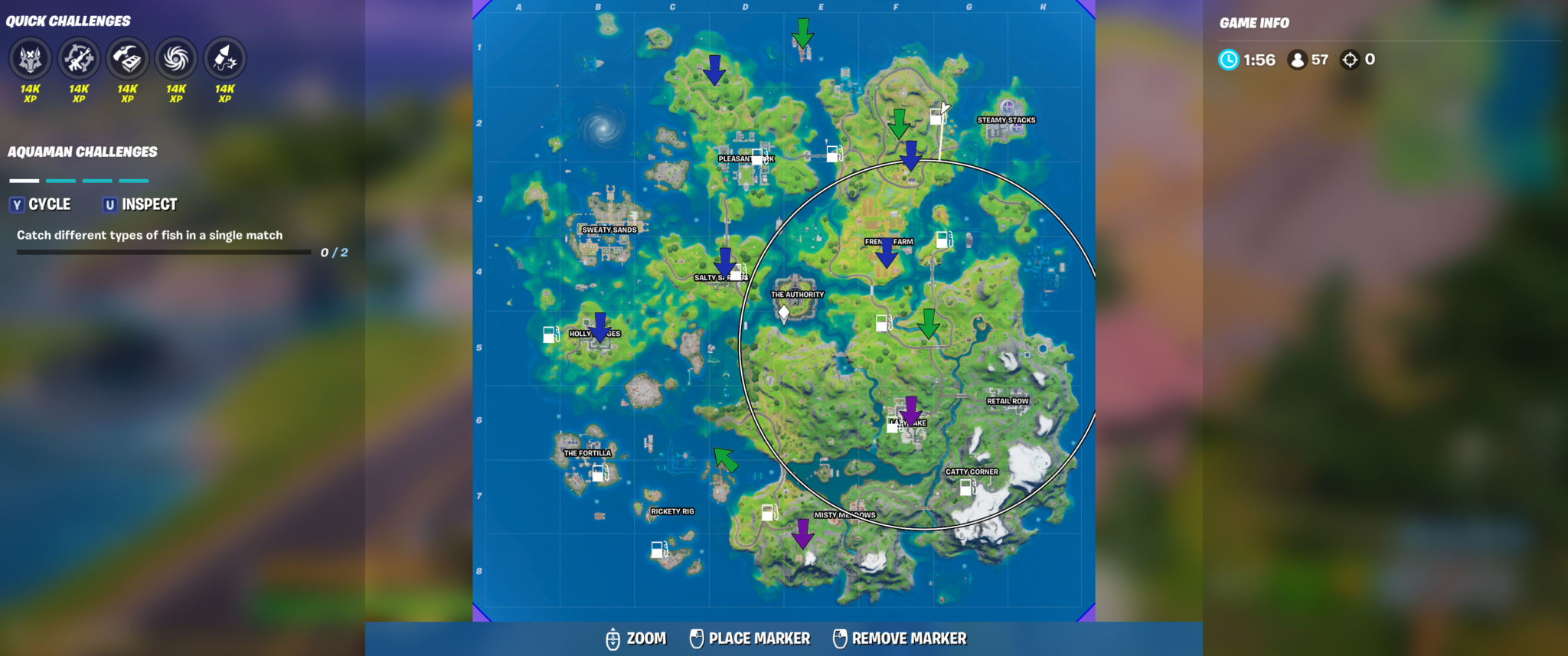Click the white diamond marker near The Authority

(784, 313)
